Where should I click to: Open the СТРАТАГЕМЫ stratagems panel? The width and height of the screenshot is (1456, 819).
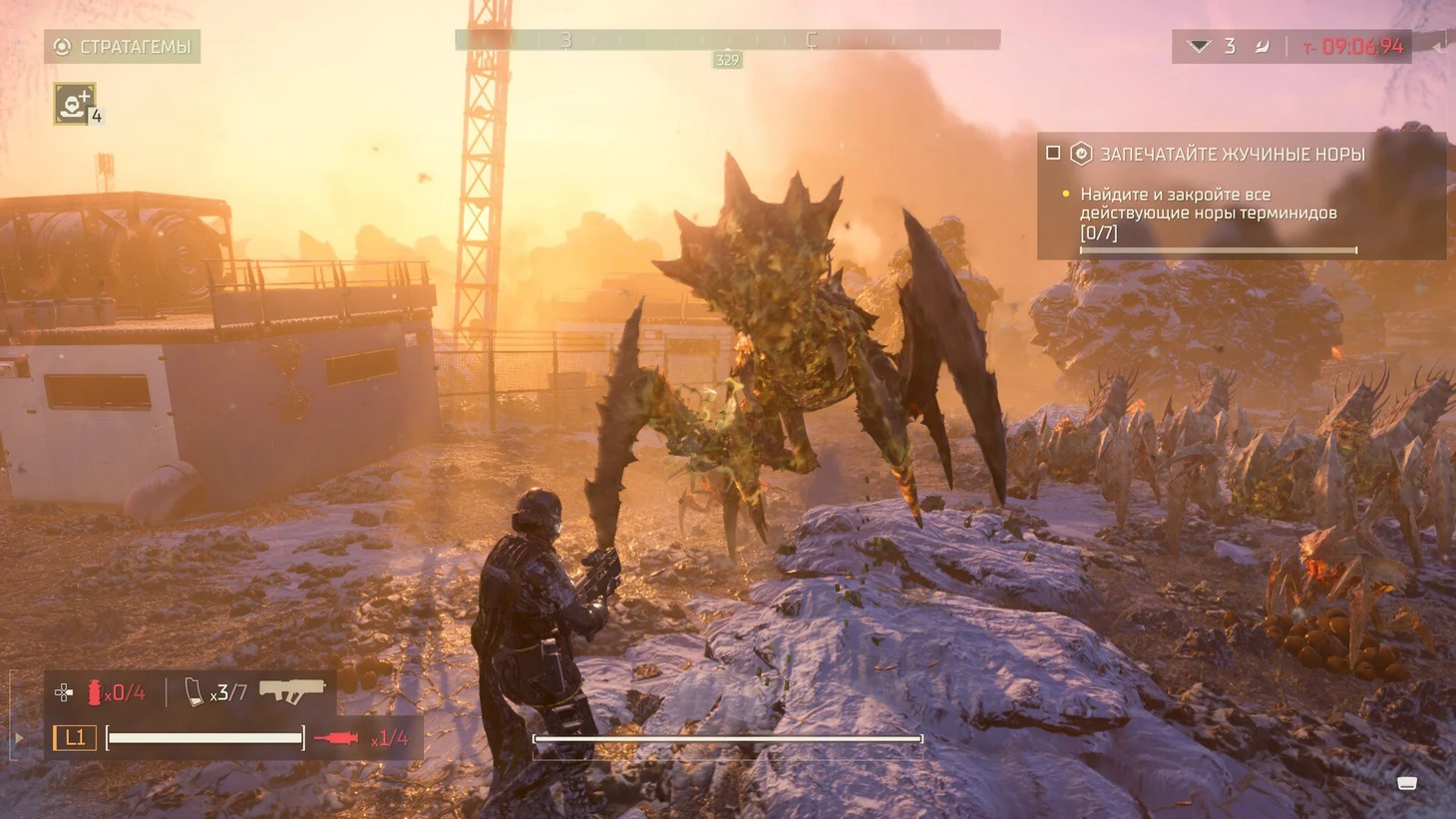coord(122,47)
